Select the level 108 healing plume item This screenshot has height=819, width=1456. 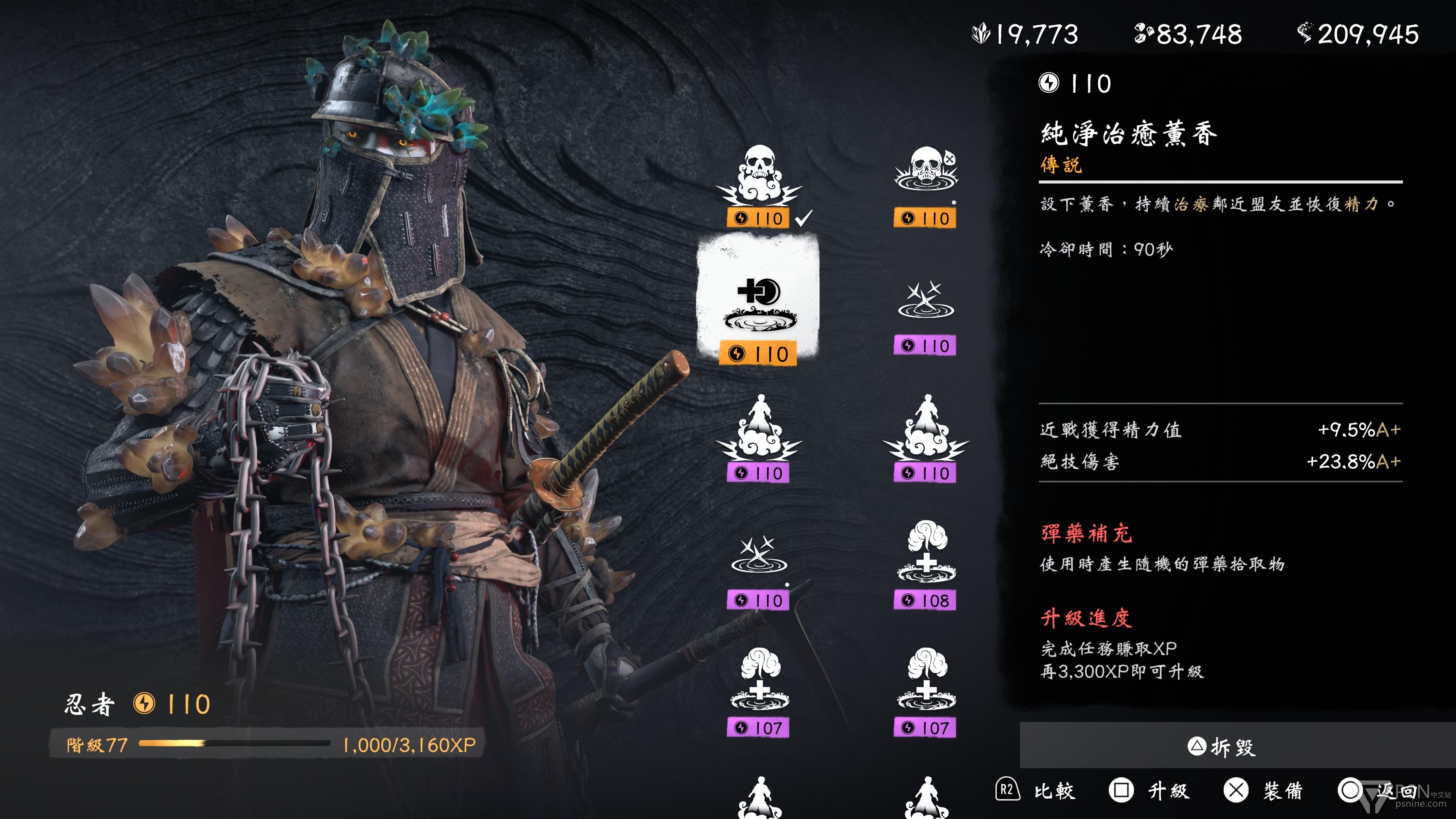pos(925,565)
